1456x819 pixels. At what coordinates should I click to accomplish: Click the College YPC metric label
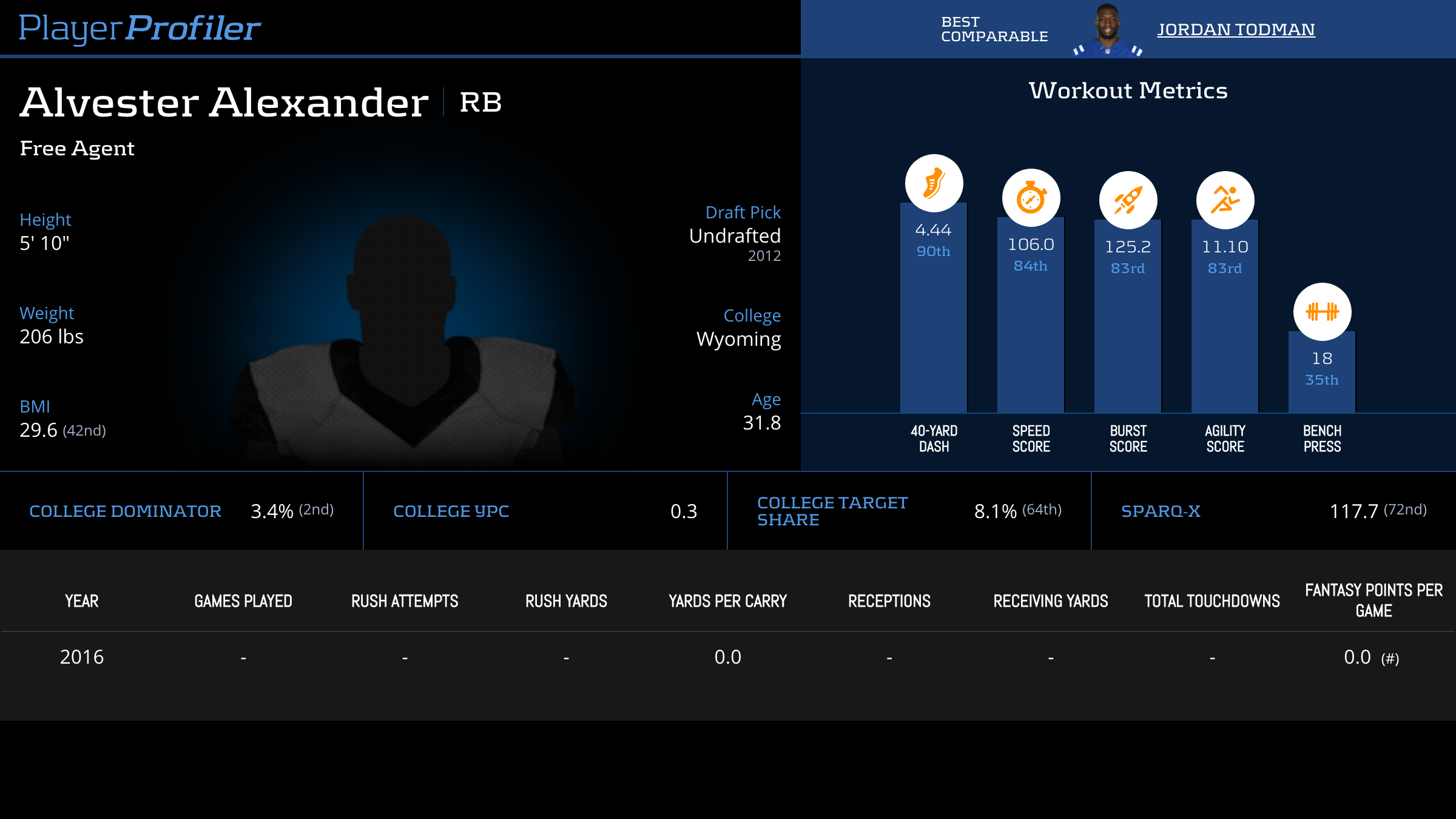(451, 511)
